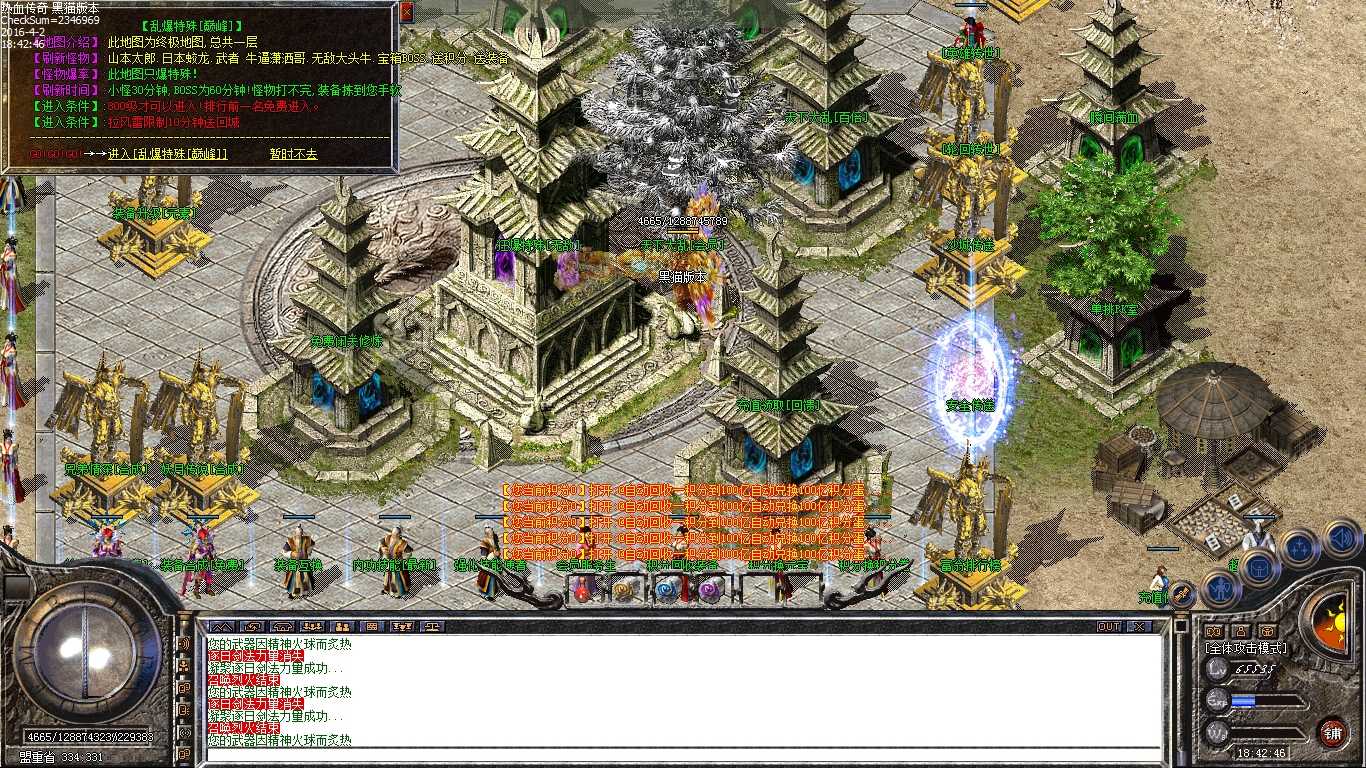1366x768 pixels.
Task: Click the house icon in the chat toolbar
Action: (x=283, y=627)
